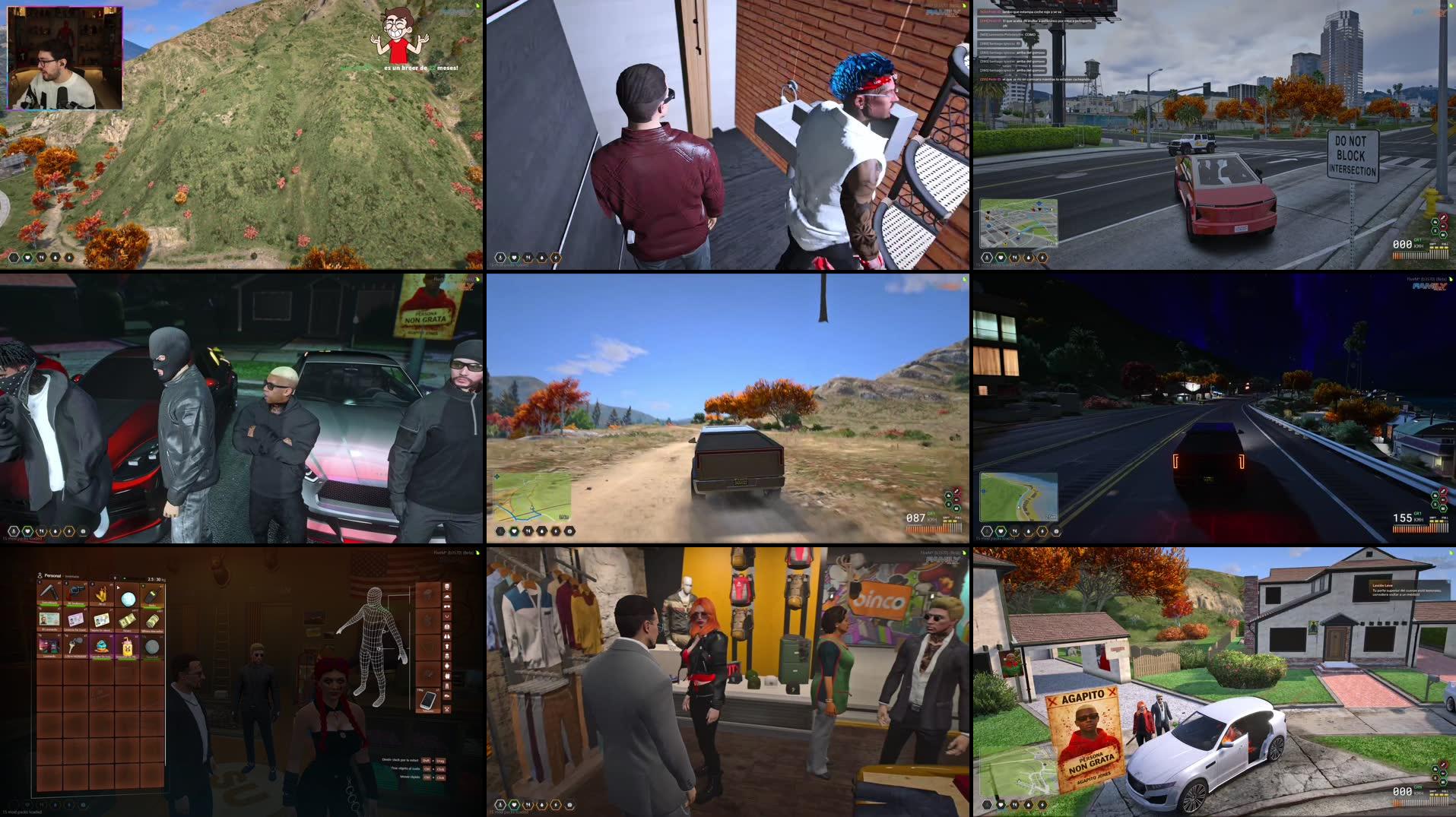
Task: Click the Shift keybind button in the hints
Action: pos(426,760)
